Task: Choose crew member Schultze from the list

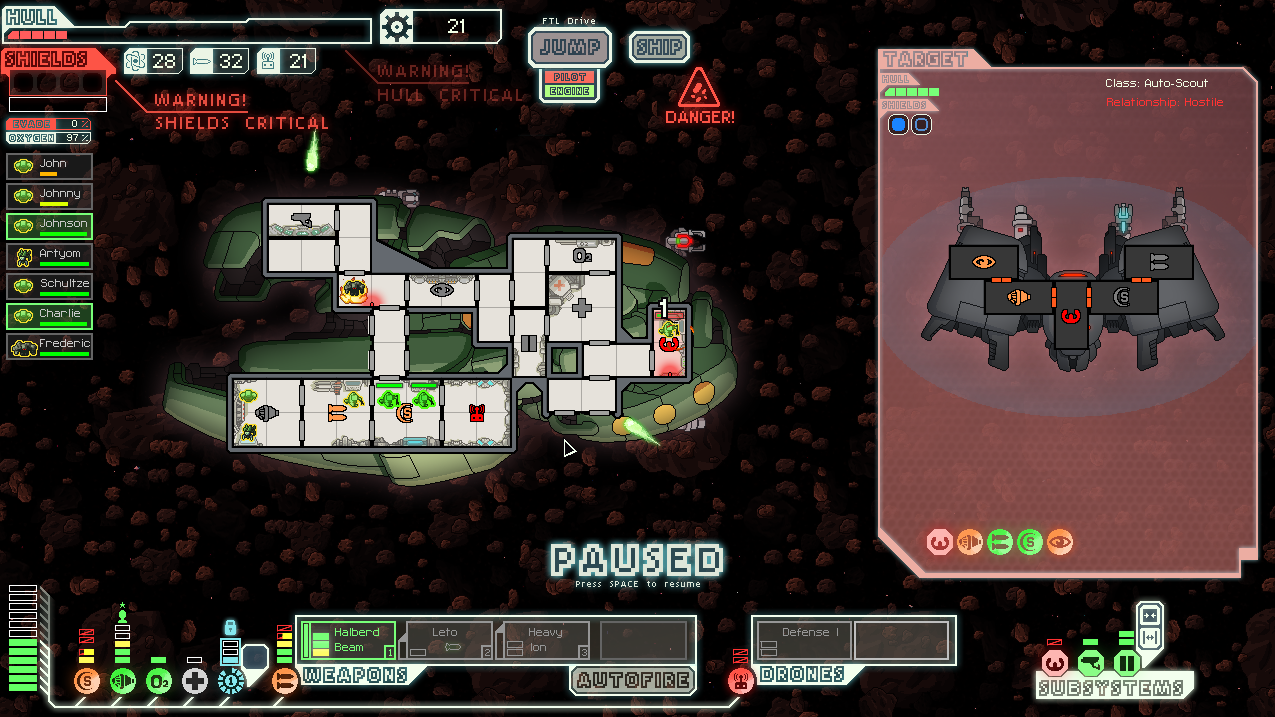Action: click(50, 286)
